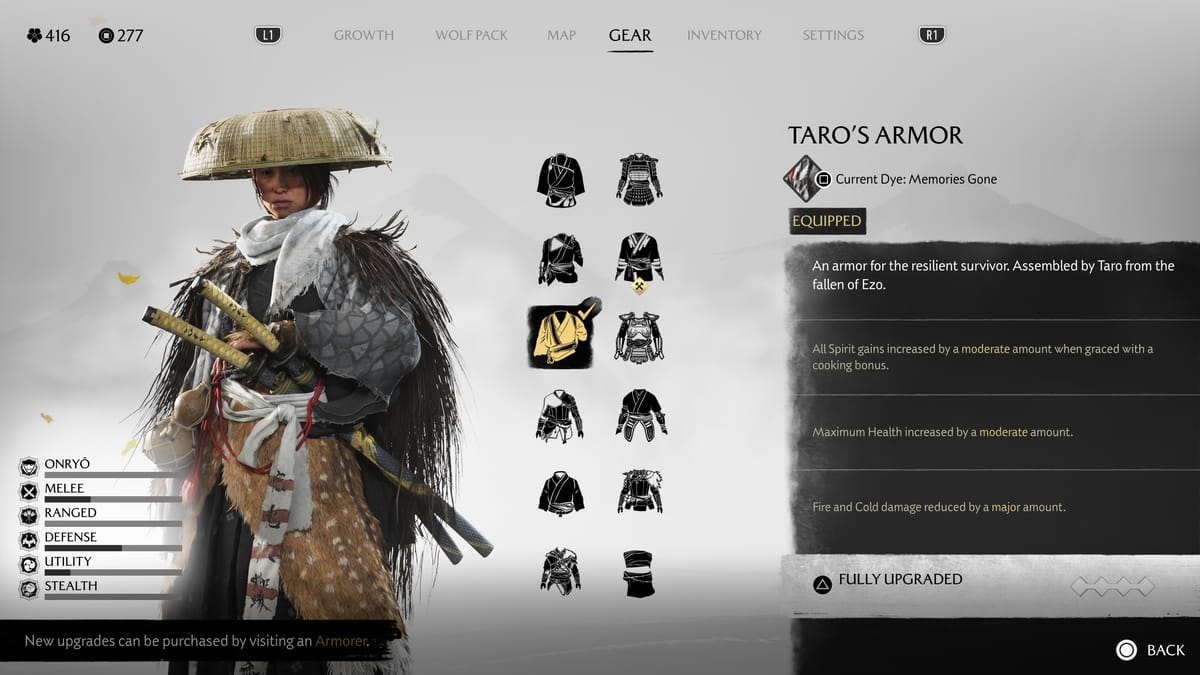This screenshot has width=1200, height=675.
Task: Go to the Map tab
Action: click(561, 35)
